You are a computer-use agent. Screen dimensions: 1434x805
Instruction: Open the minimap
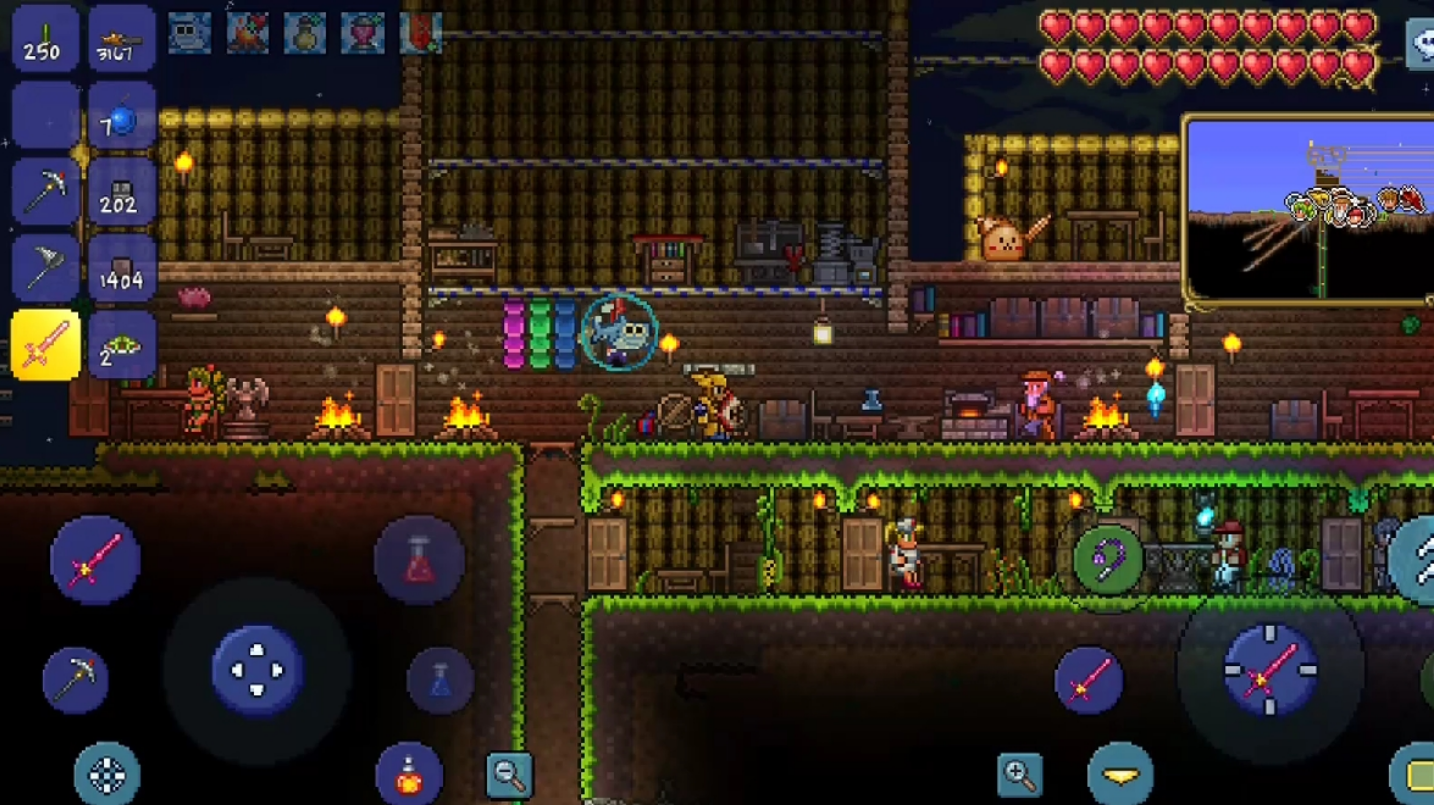click(1310, 210)
